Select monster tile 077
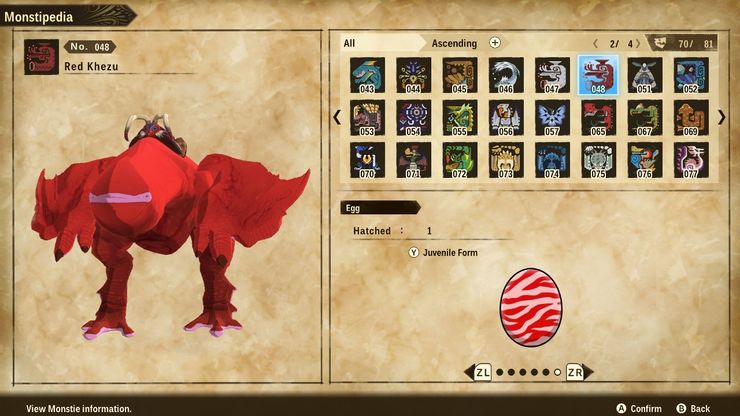The height and width of the screenshot is (416, 740). click(x=690, y=160)
